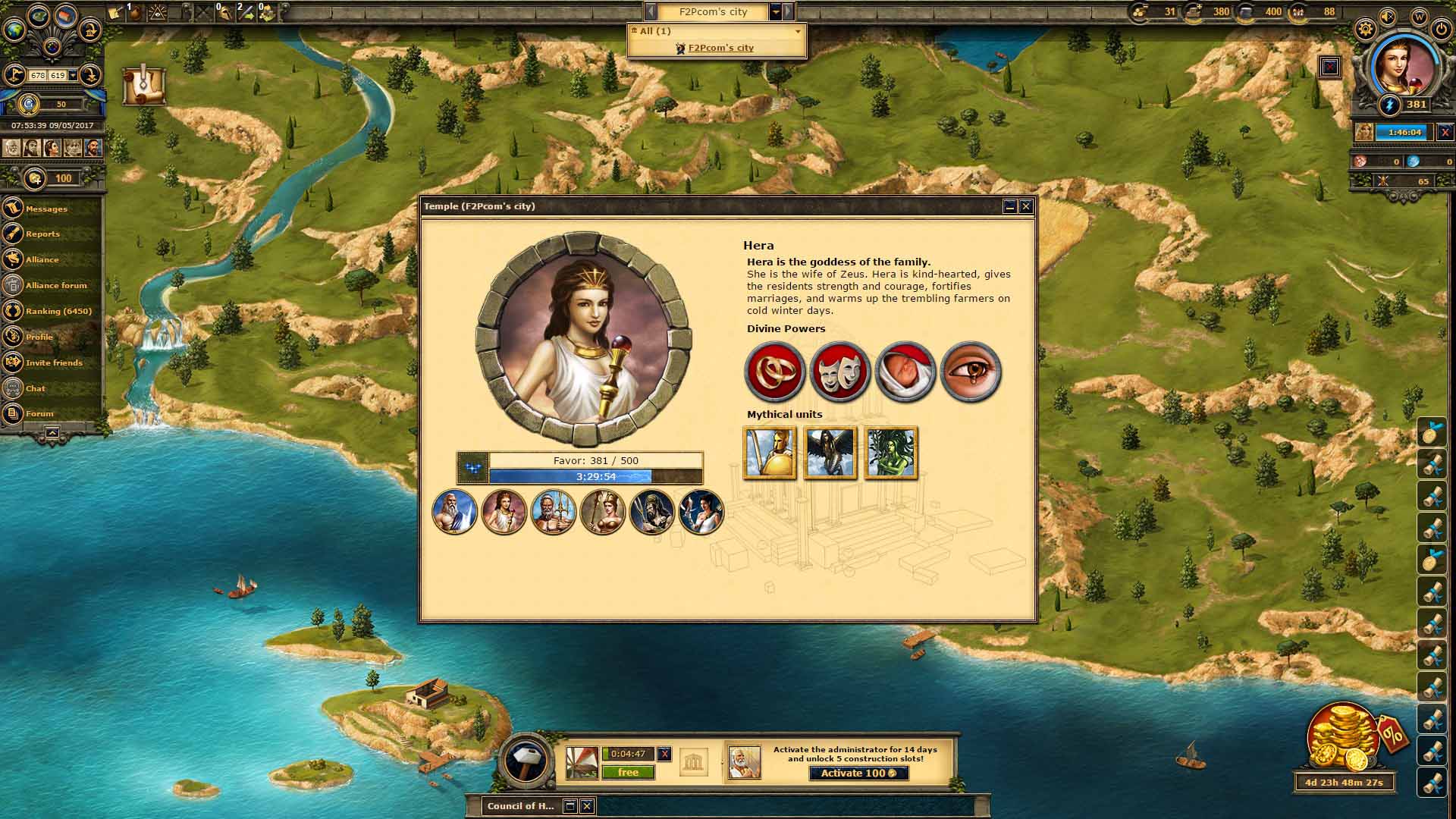Close the Temple window
Screen dimensions: 1456x819
[1026, 206]
